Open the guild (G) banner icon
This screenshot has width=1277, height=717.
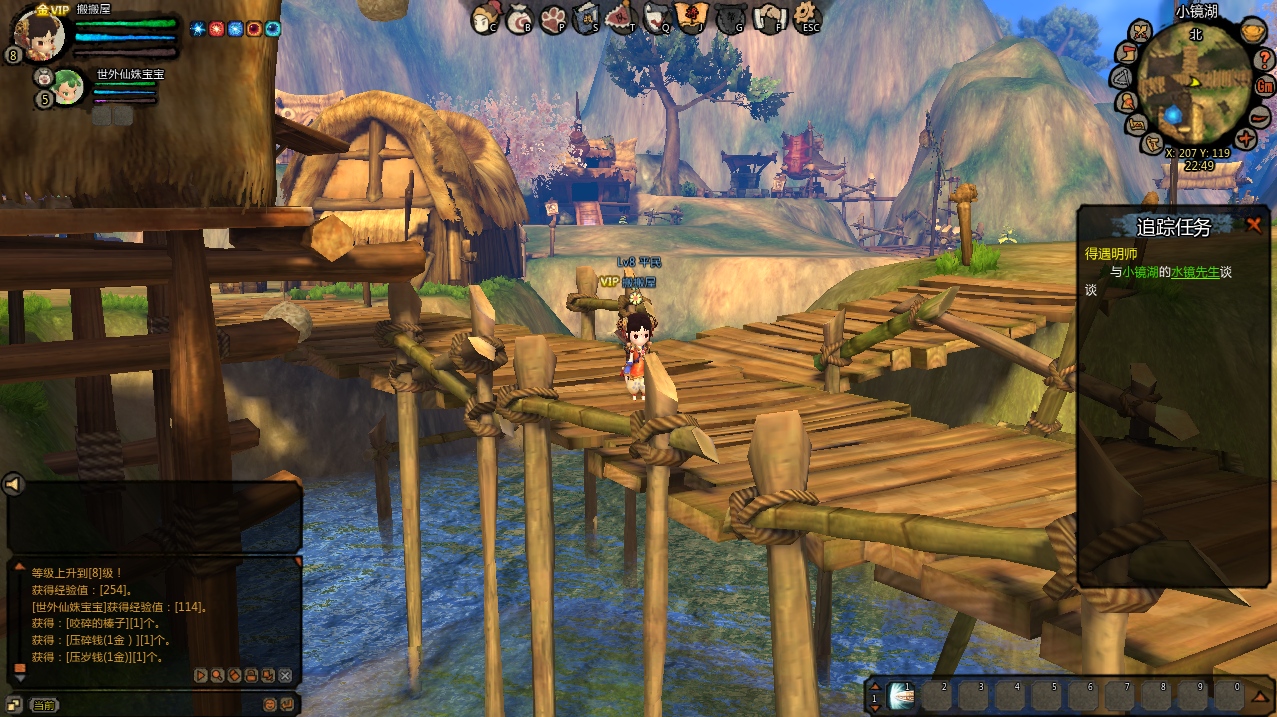point(731,17)
